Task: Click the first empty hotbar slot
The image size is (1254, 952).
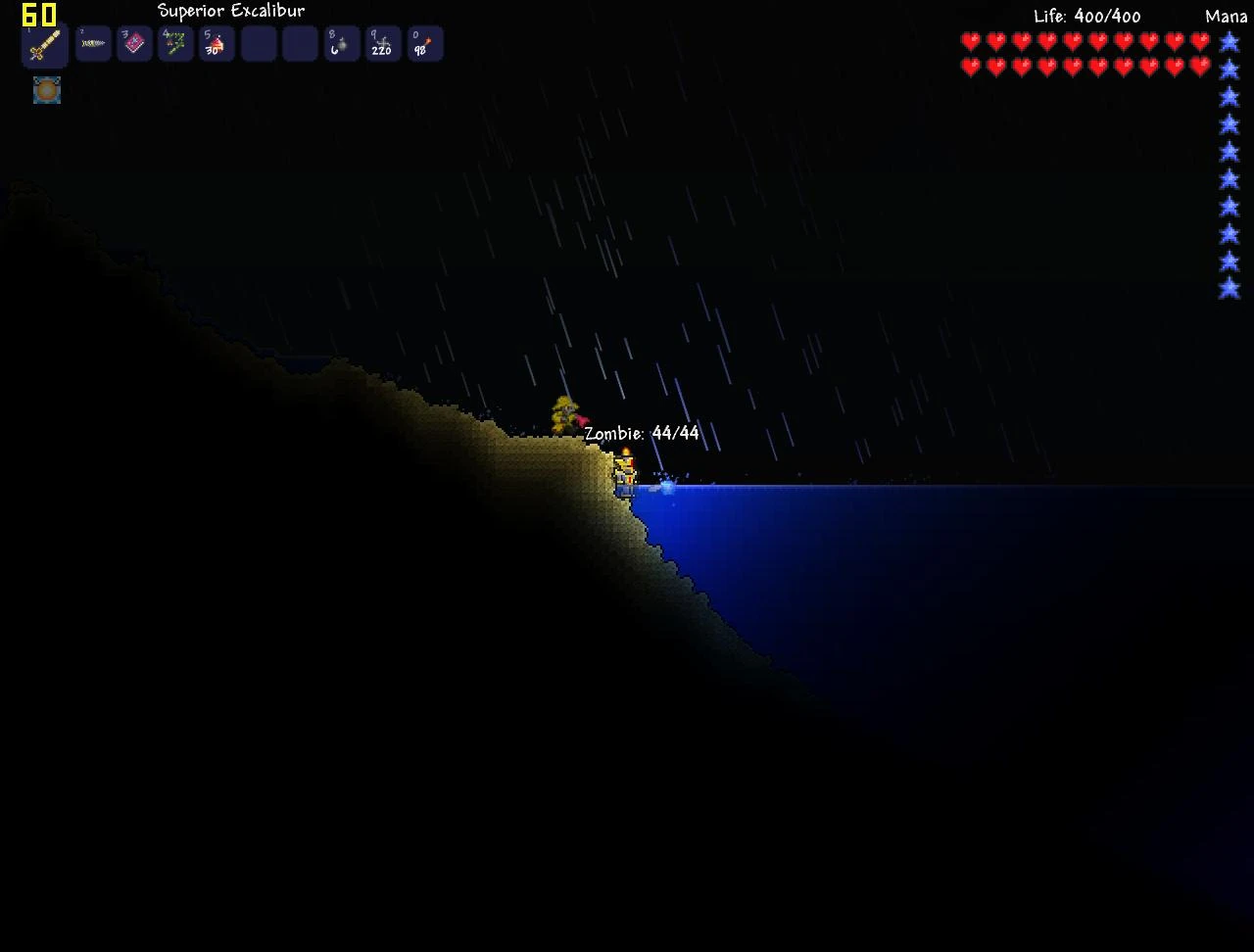Action: (258, 43)
